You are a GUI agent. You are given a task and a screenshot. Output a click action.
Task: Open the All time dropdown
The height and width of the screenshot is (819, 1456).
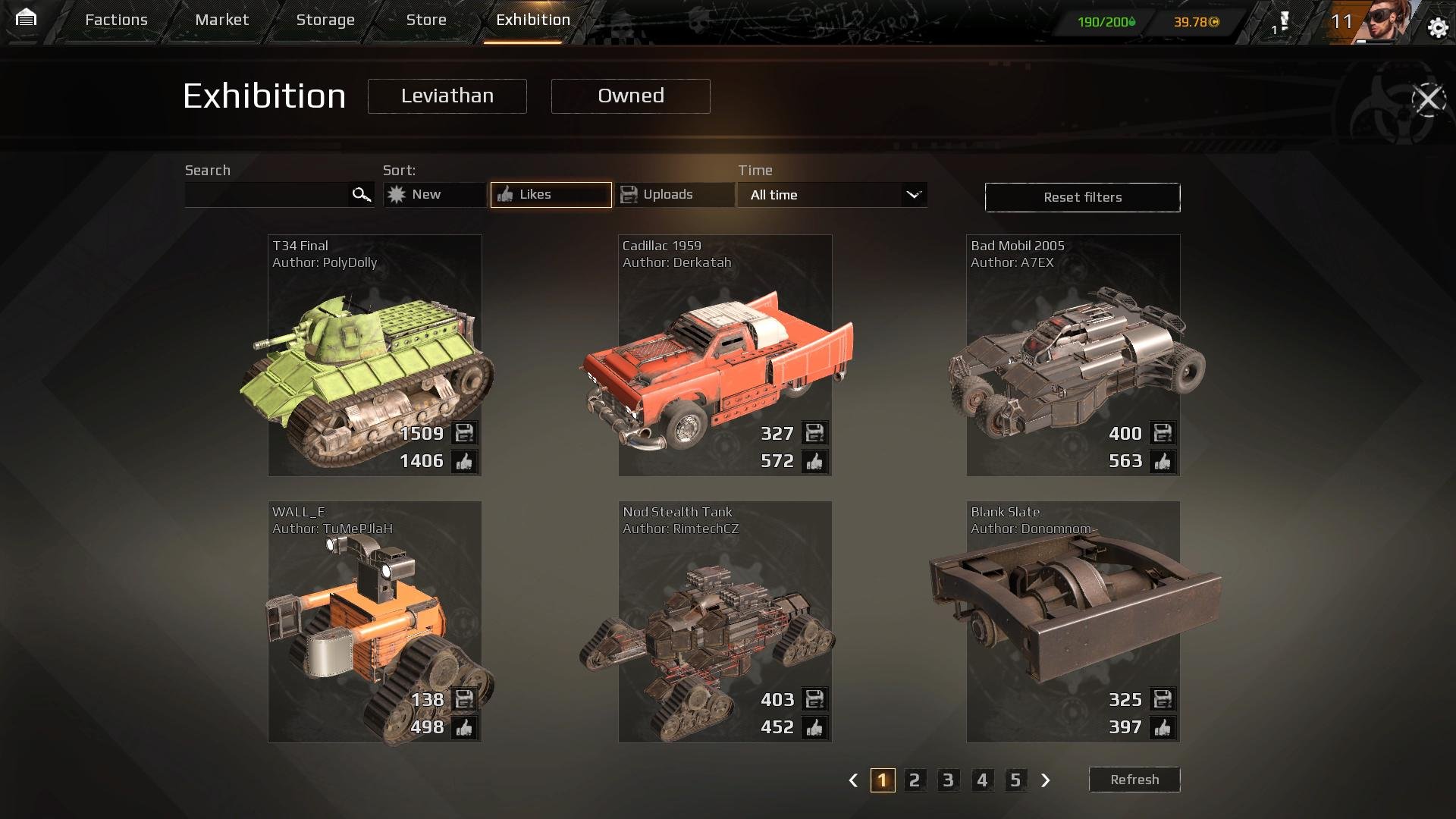(x=833, y=195)
